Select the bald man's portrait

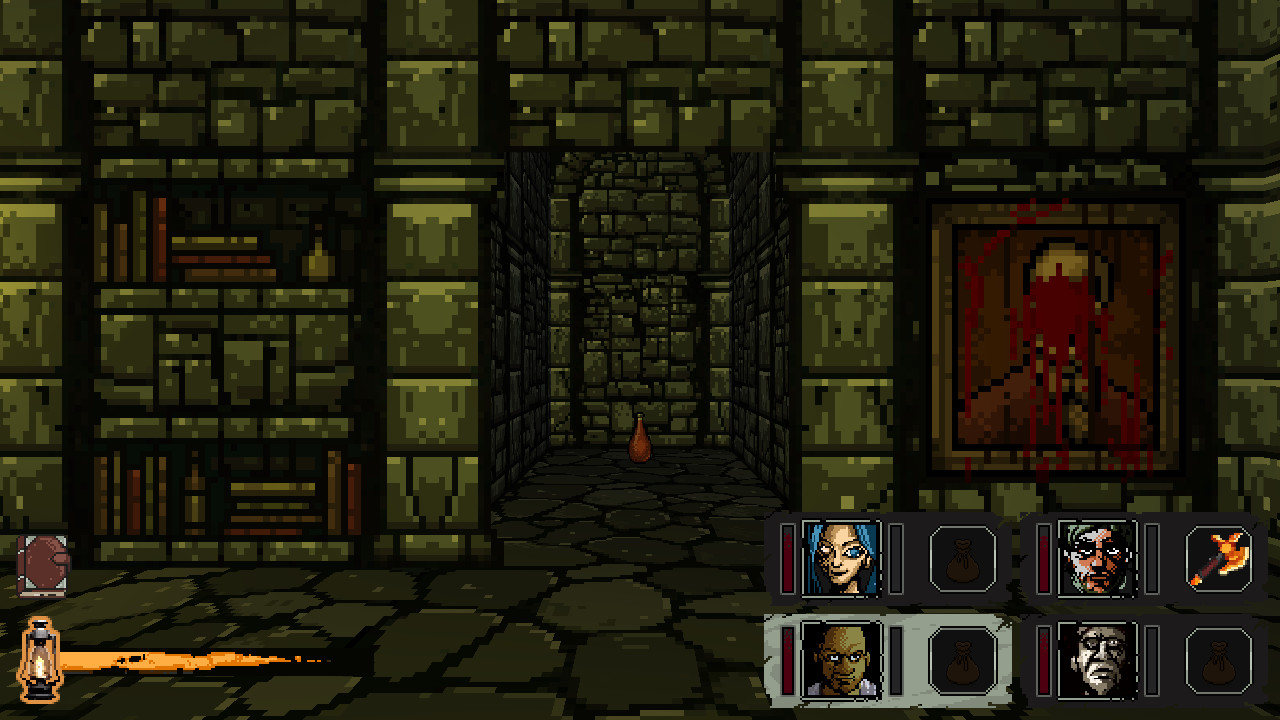coord(843,660)
